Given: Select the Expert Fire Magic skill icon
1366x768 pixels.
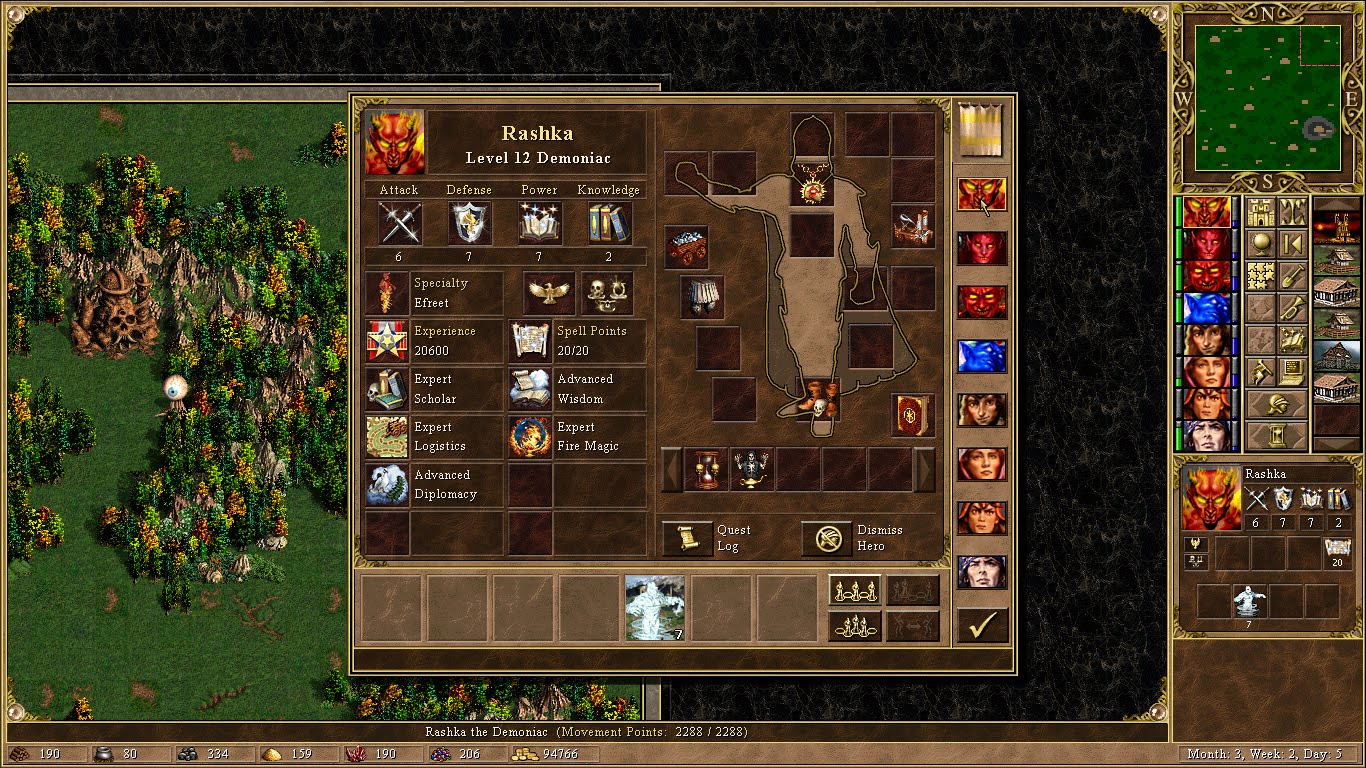Looking at the screenshot, I should click(x=528, y=437).
